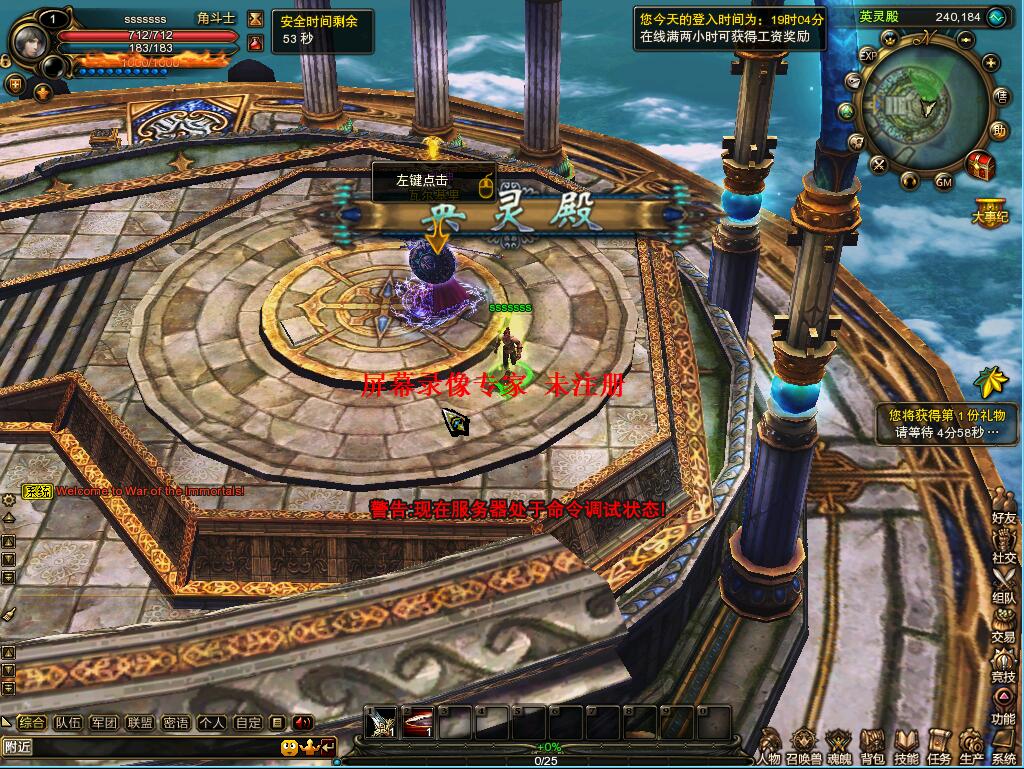Viewport: 1024px width, 769px height.
Task: Switch to the 密语 whisper tab
Action: 176,722
